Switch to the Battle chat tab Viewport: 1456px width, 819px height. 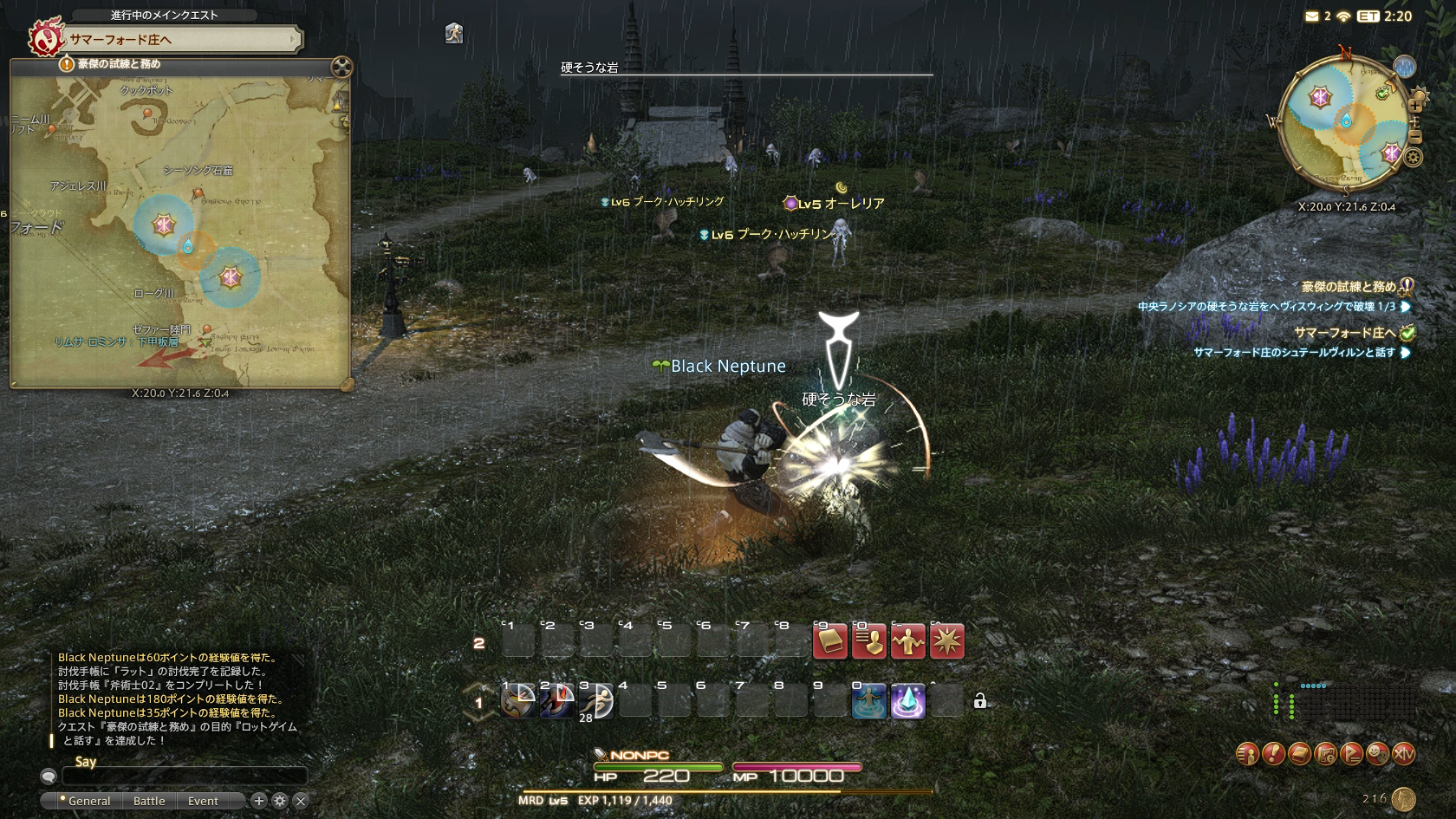coord(149,801)
